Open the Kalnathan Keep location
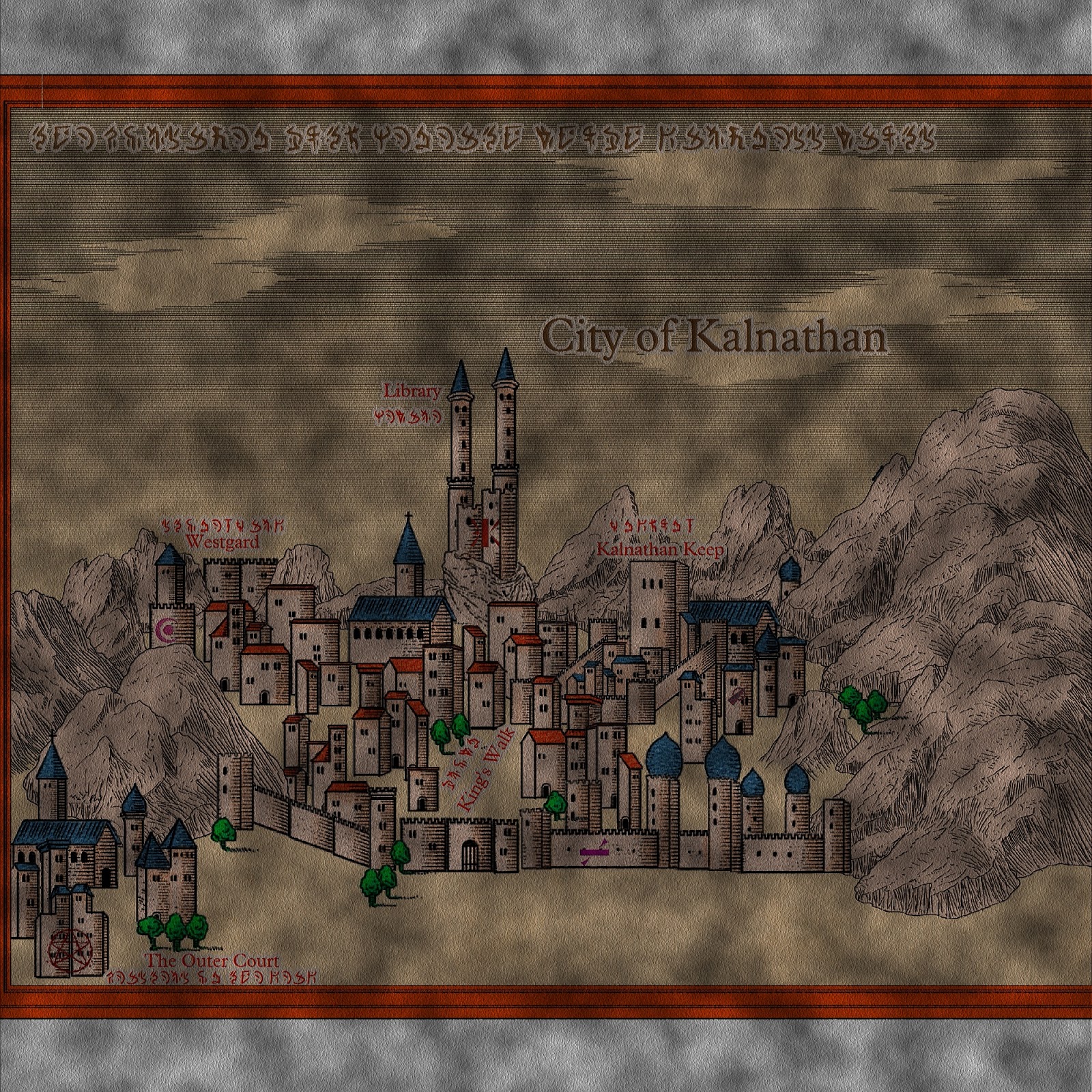Image resolution: width=1092 pixels, height=1092 pixels. coord(659,549)
